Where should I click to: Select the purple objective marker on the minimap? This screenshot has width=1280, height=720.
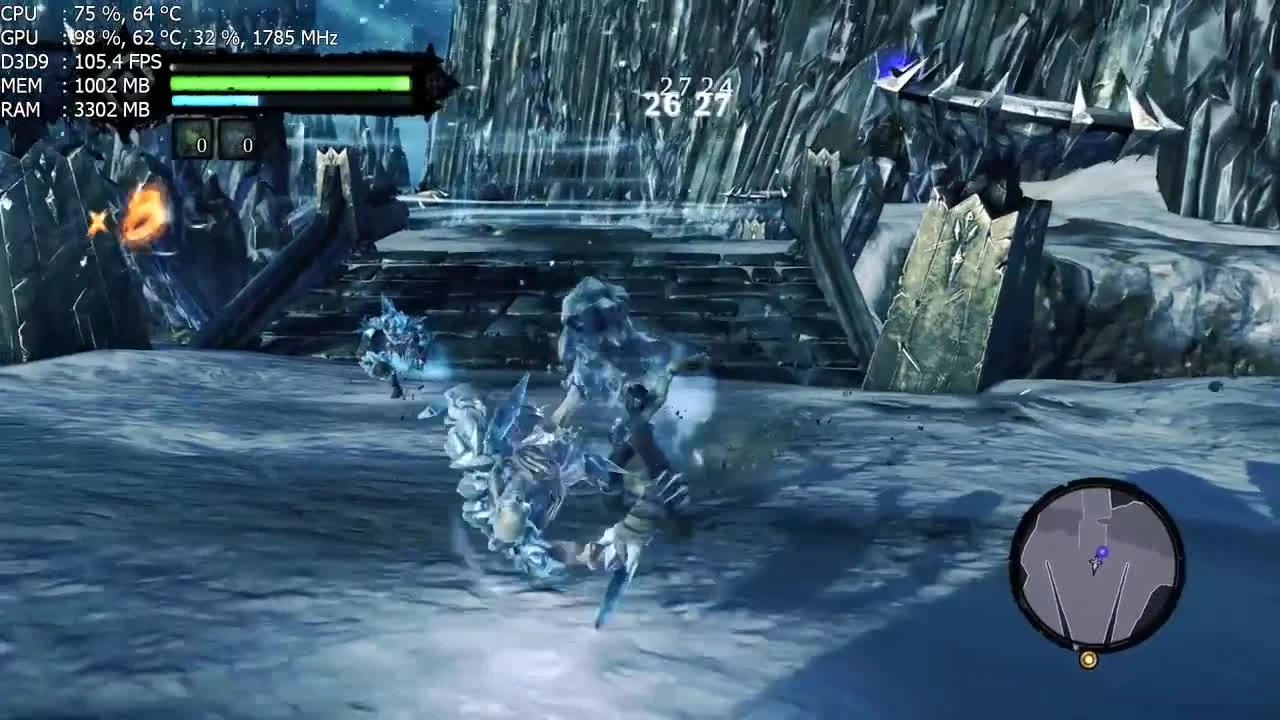tap(1103, 551)
